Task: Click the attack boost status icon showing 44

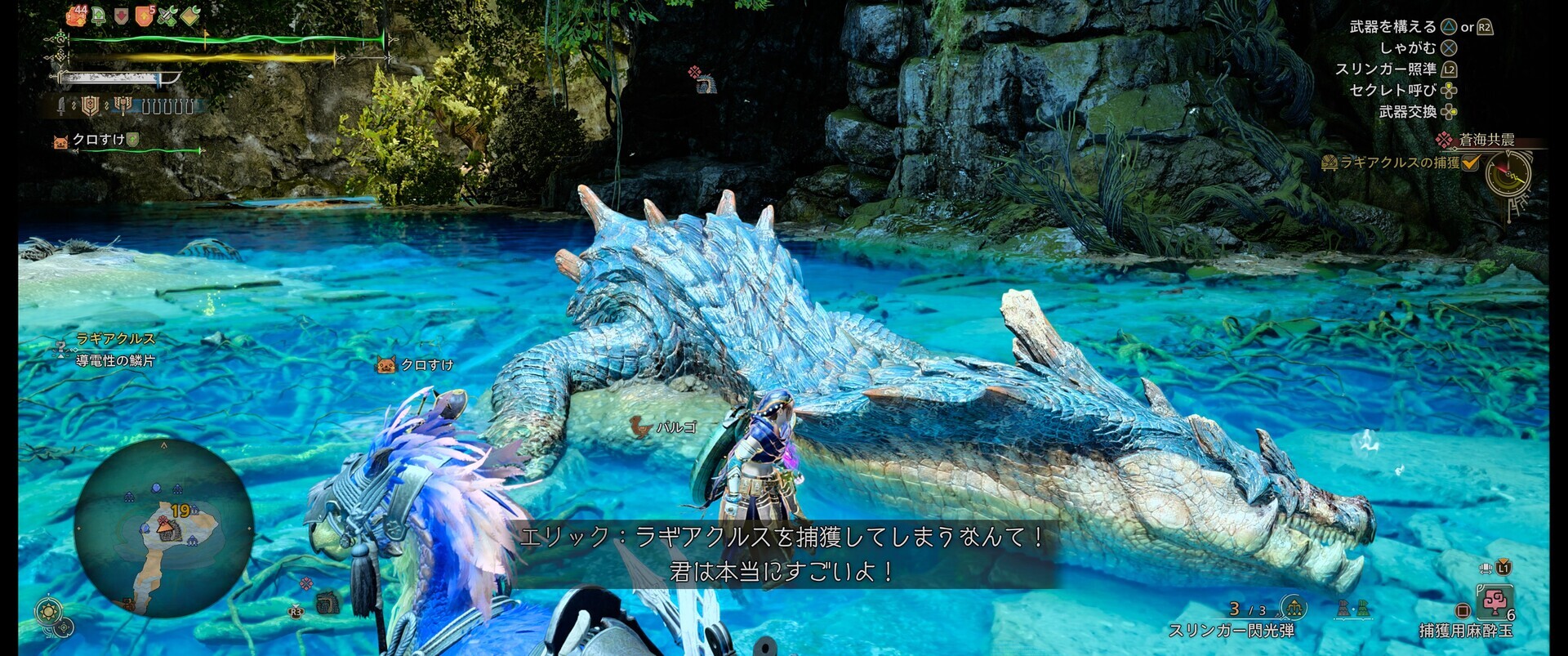Action: pyautogui.click(x=77, y=15)
